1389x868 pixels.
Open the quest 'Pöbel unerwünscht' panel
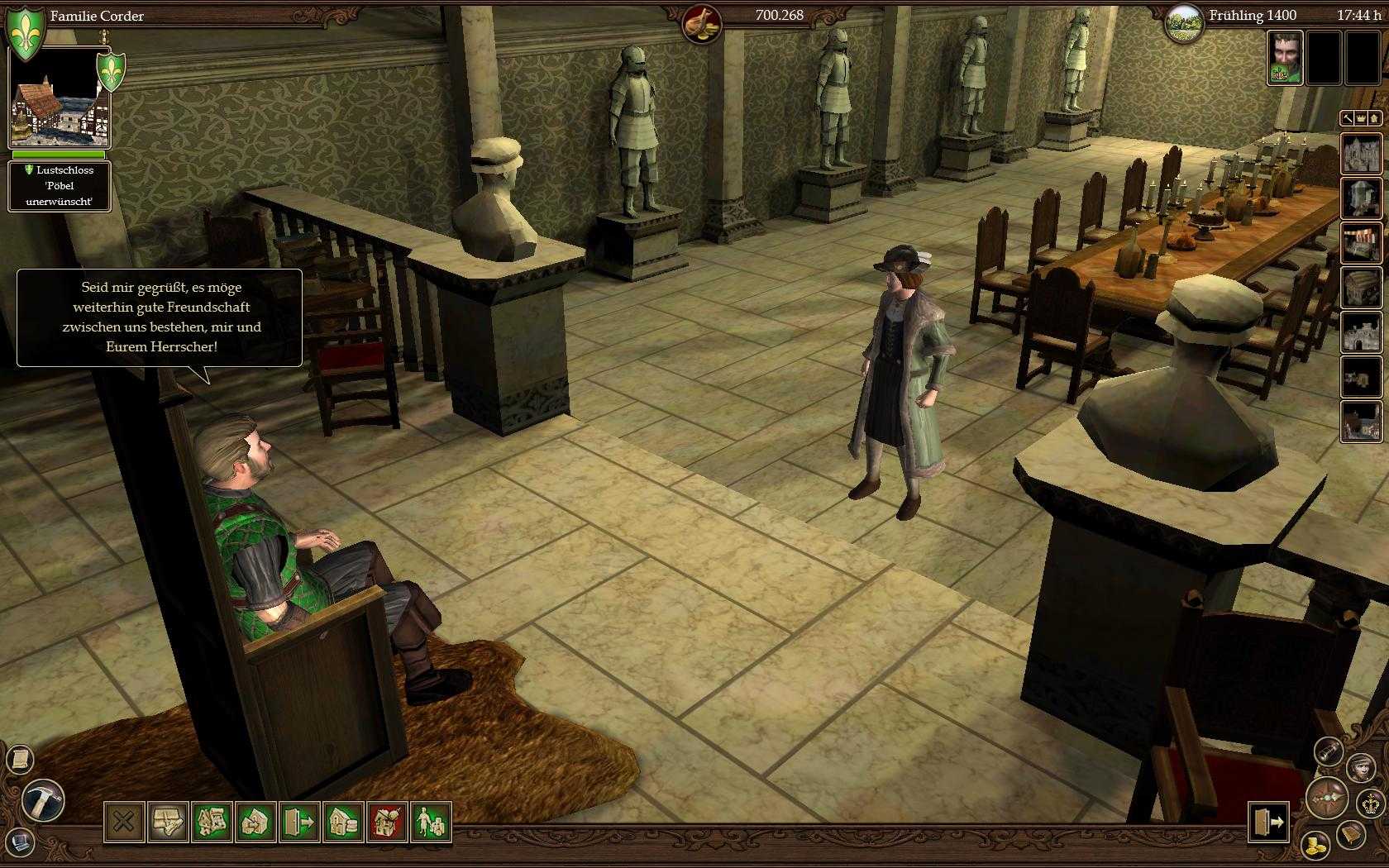click(60, 185)
